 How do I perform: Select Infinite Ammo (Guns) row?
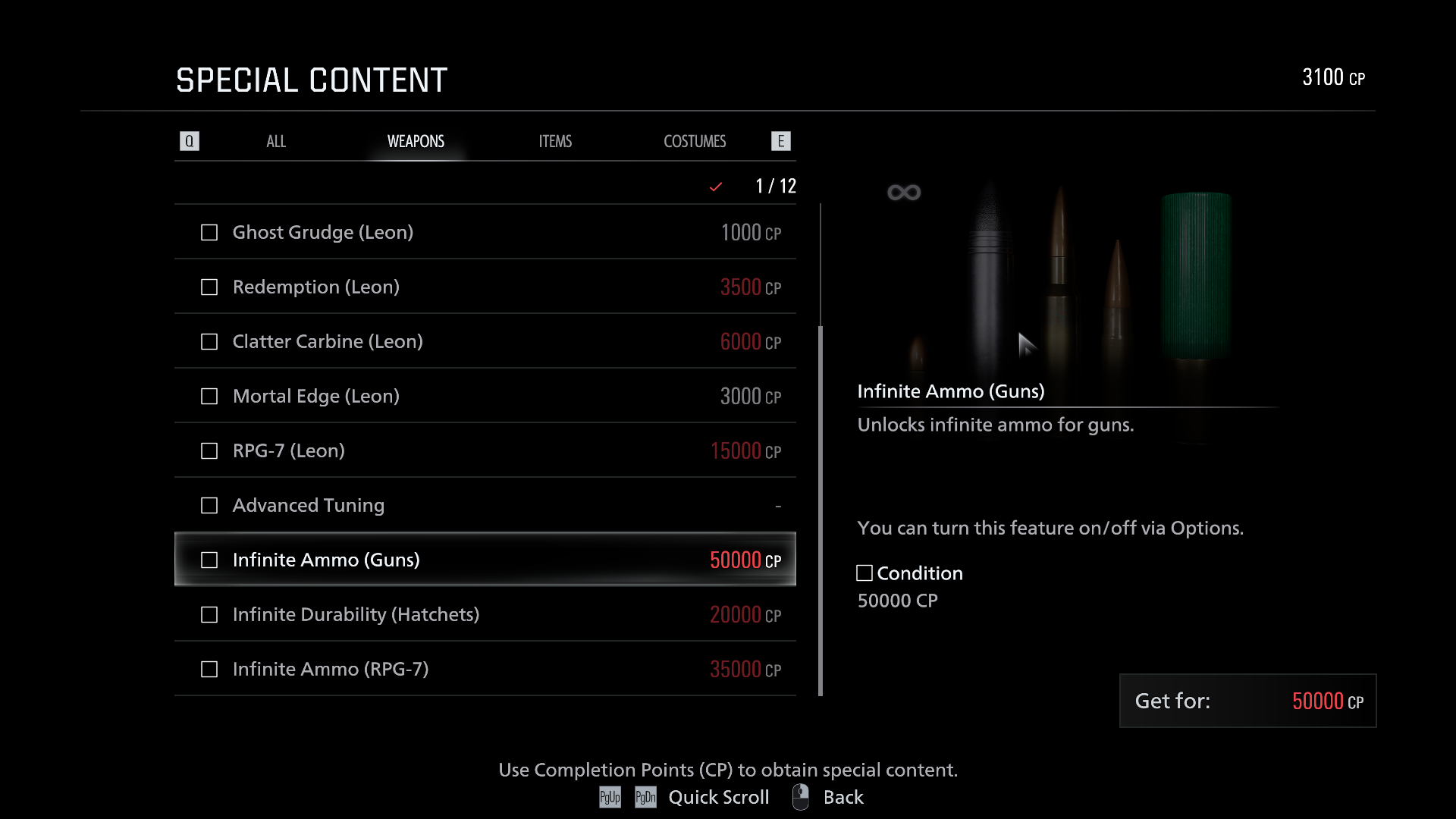click(485, 560)
